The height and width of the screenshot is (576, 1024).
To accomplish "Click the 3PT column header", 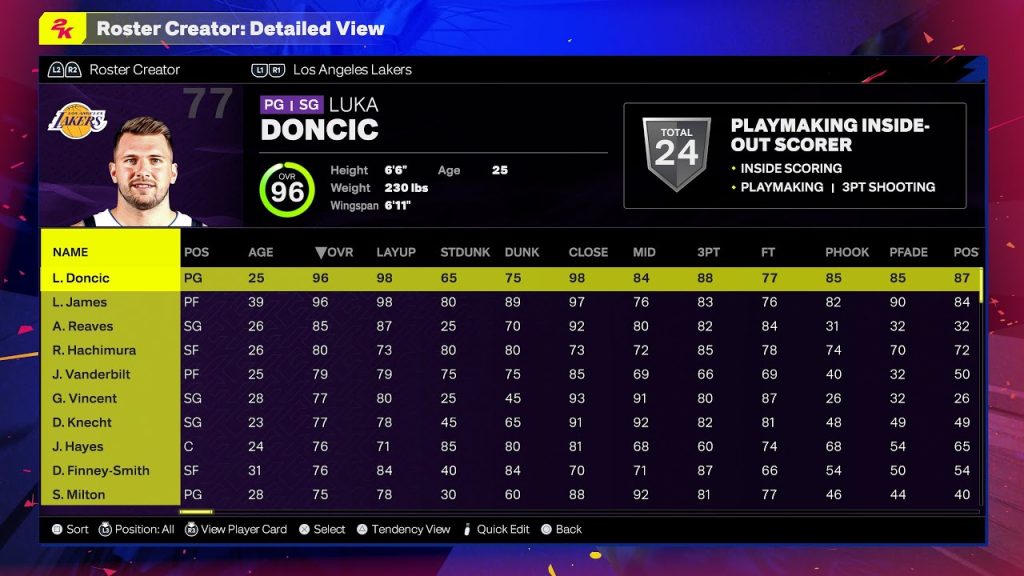I will click(x=708, y=252).
